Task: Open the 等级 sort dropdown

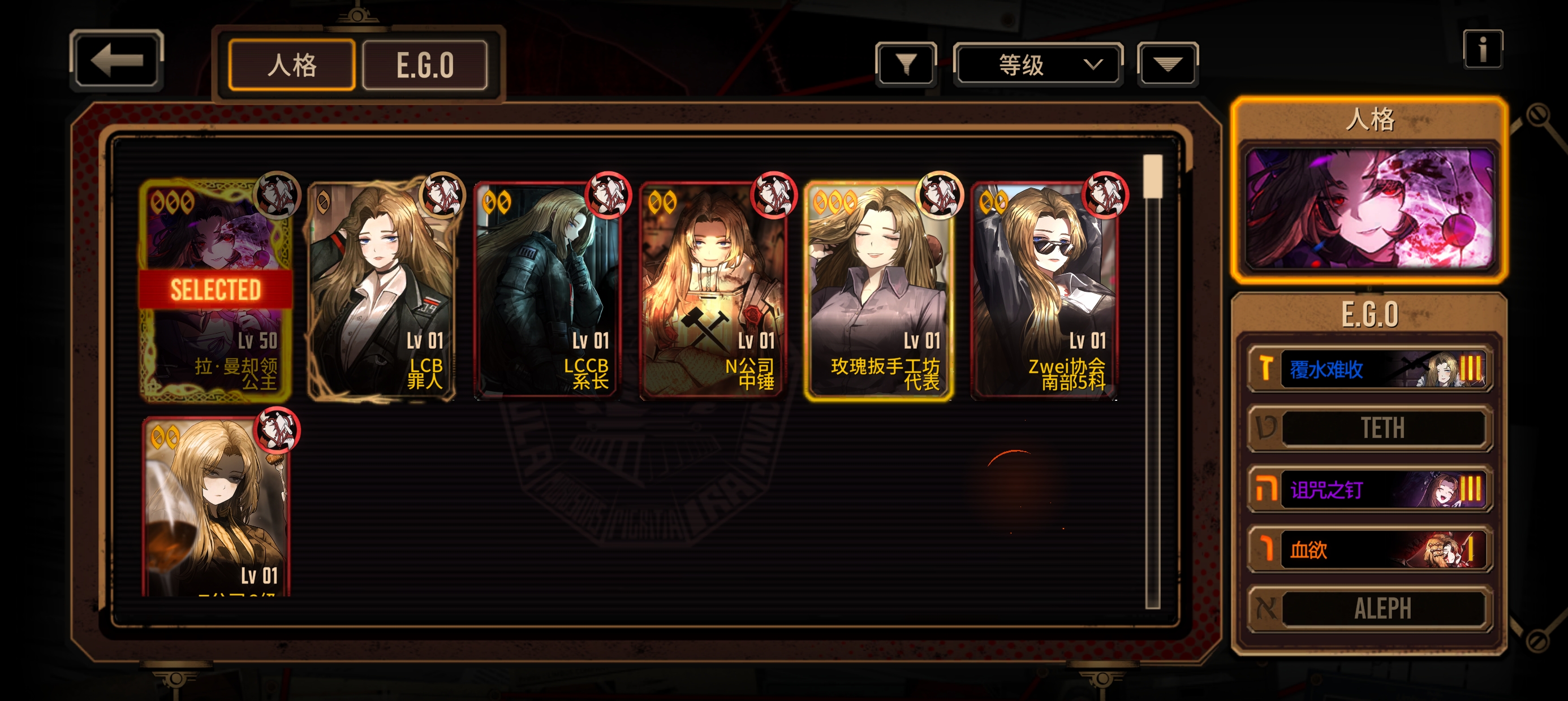Action: click(1037, 64)
